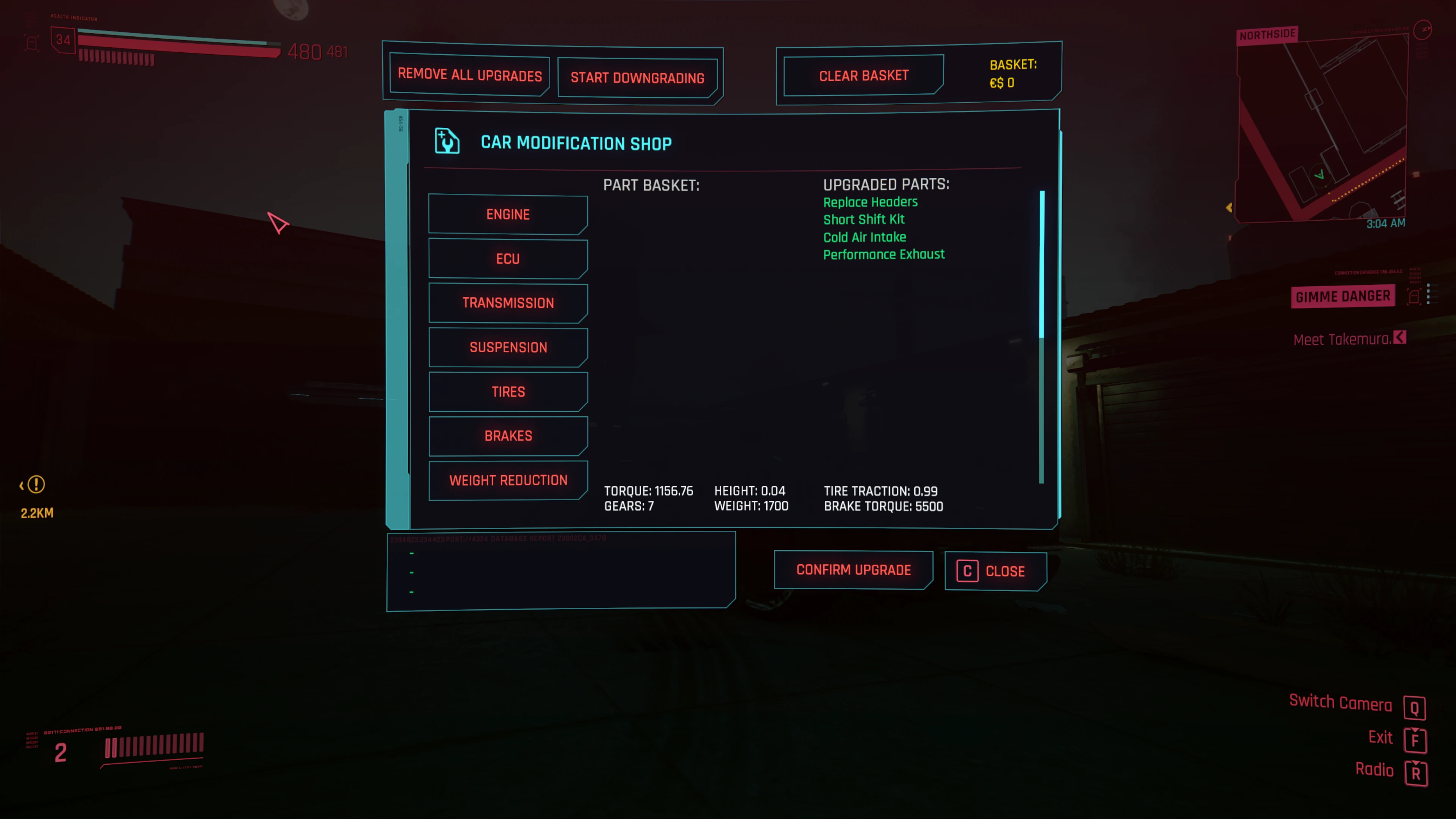Viewport: 1456px width, 819px height.
Task: Select Short Shift Kit in upgraded parts
Action: pyautogui.click(x=863, y=219)
